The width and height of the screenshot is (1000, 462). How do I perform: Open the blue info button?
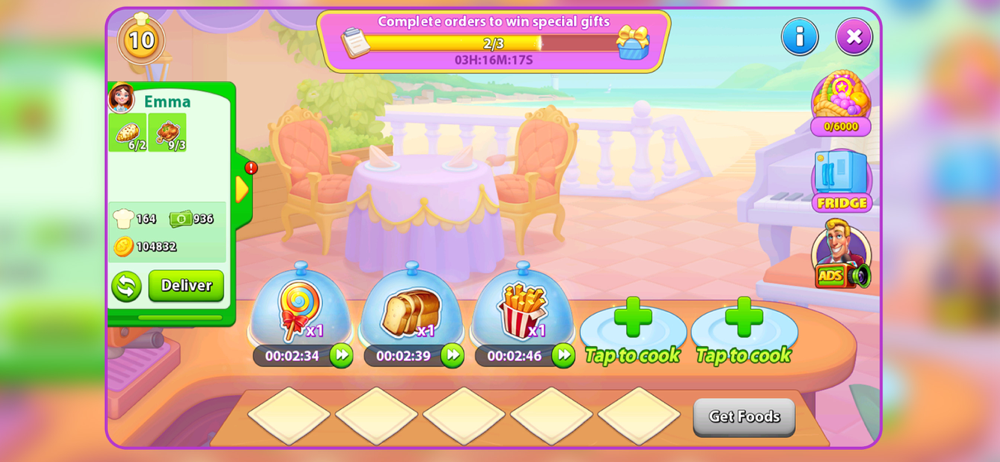[799, 37]
